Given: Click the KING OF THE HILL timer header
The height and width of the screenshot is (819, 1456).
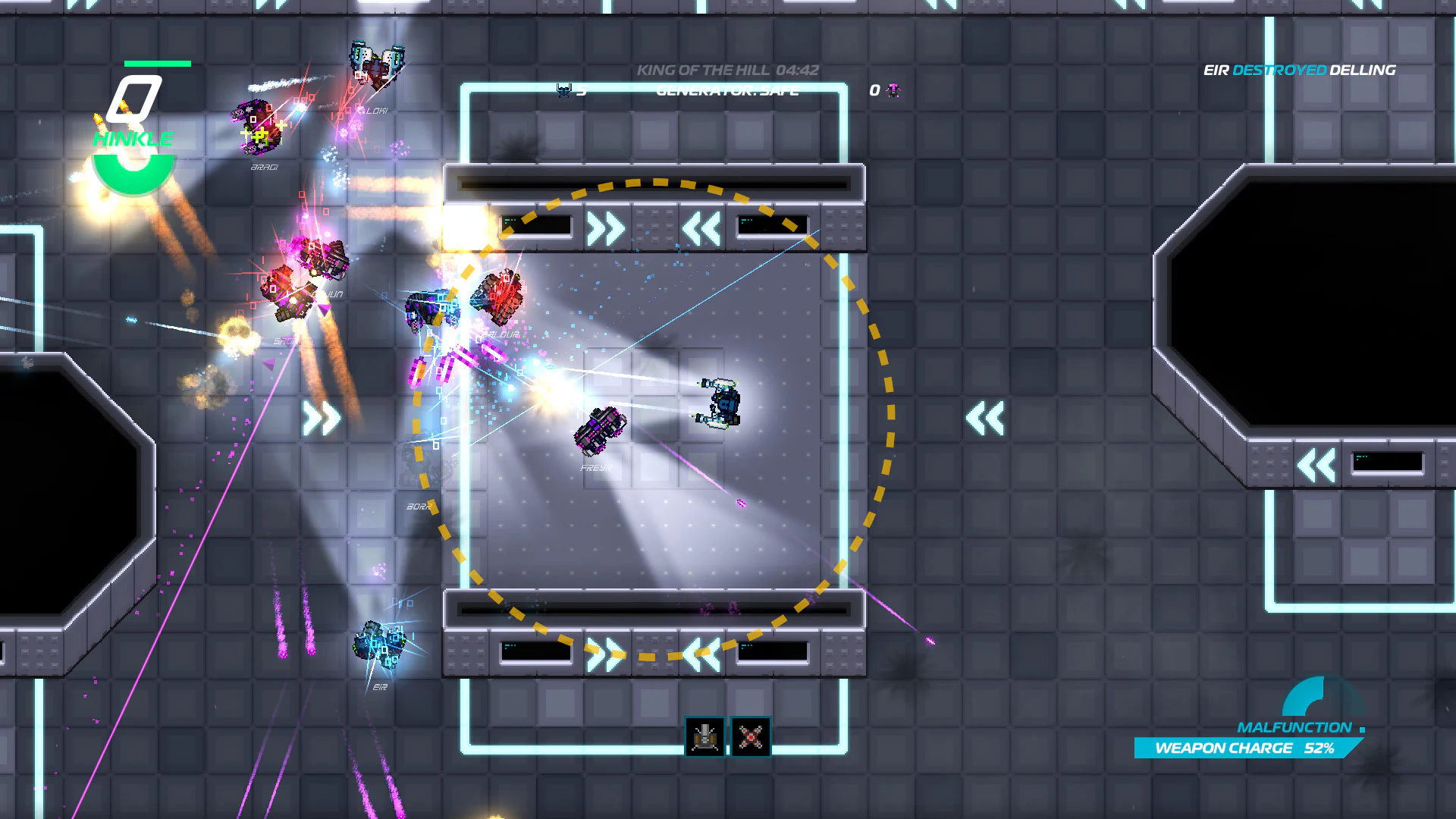Looking at the screenshot, I should (x=728, y=69).
